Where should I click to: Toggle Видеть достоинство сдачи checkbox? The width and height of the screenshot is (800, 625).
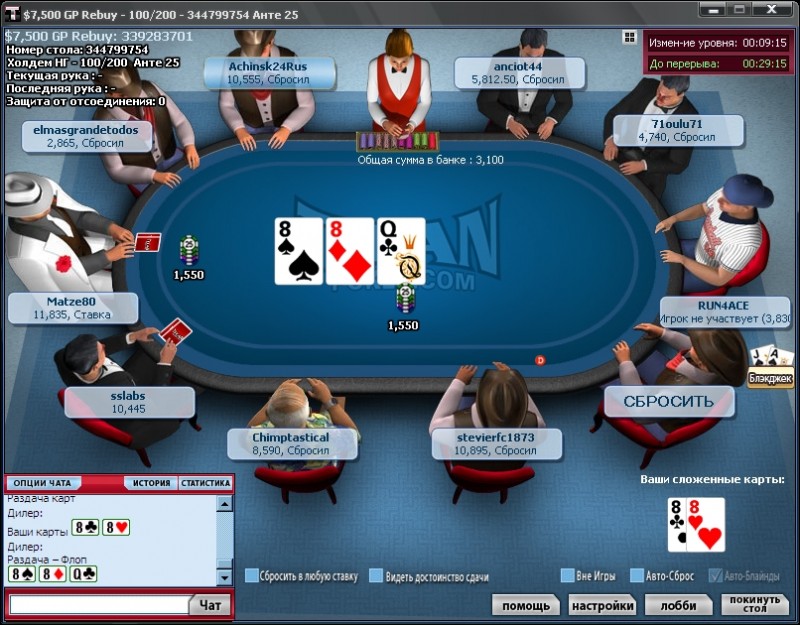pyautogui.click(x=376, y=575)
